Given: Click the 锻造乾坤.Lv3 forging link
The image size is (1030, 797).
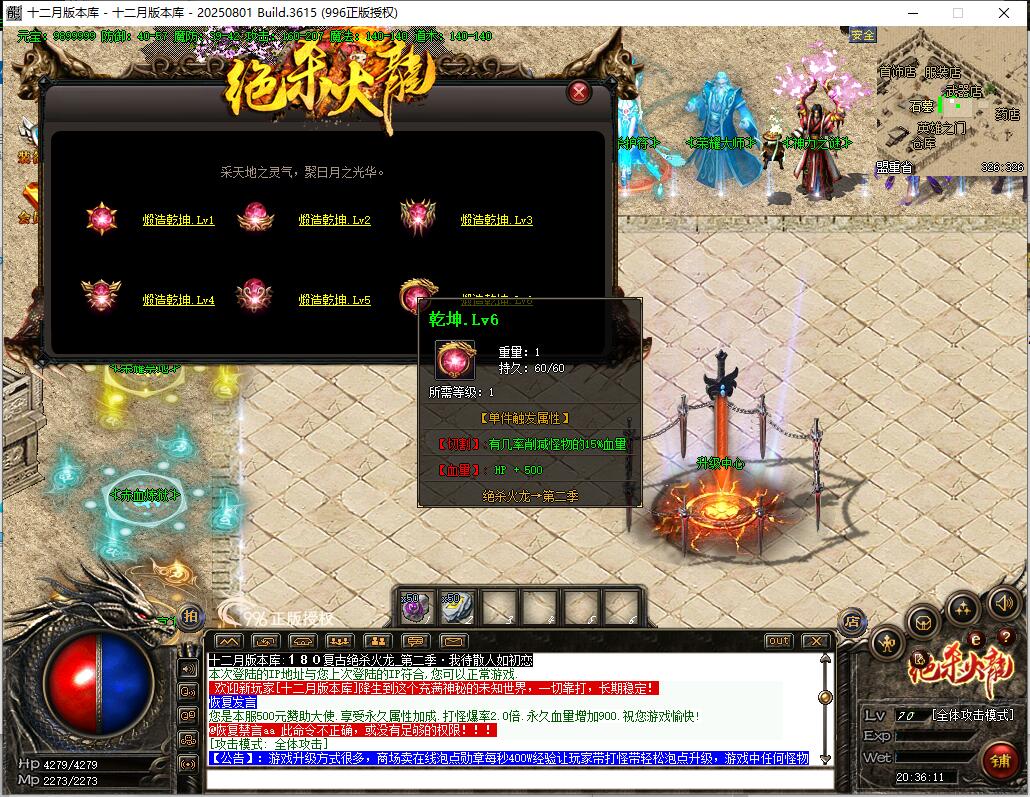Looking at the screenshot, I should tap(496, 220).
